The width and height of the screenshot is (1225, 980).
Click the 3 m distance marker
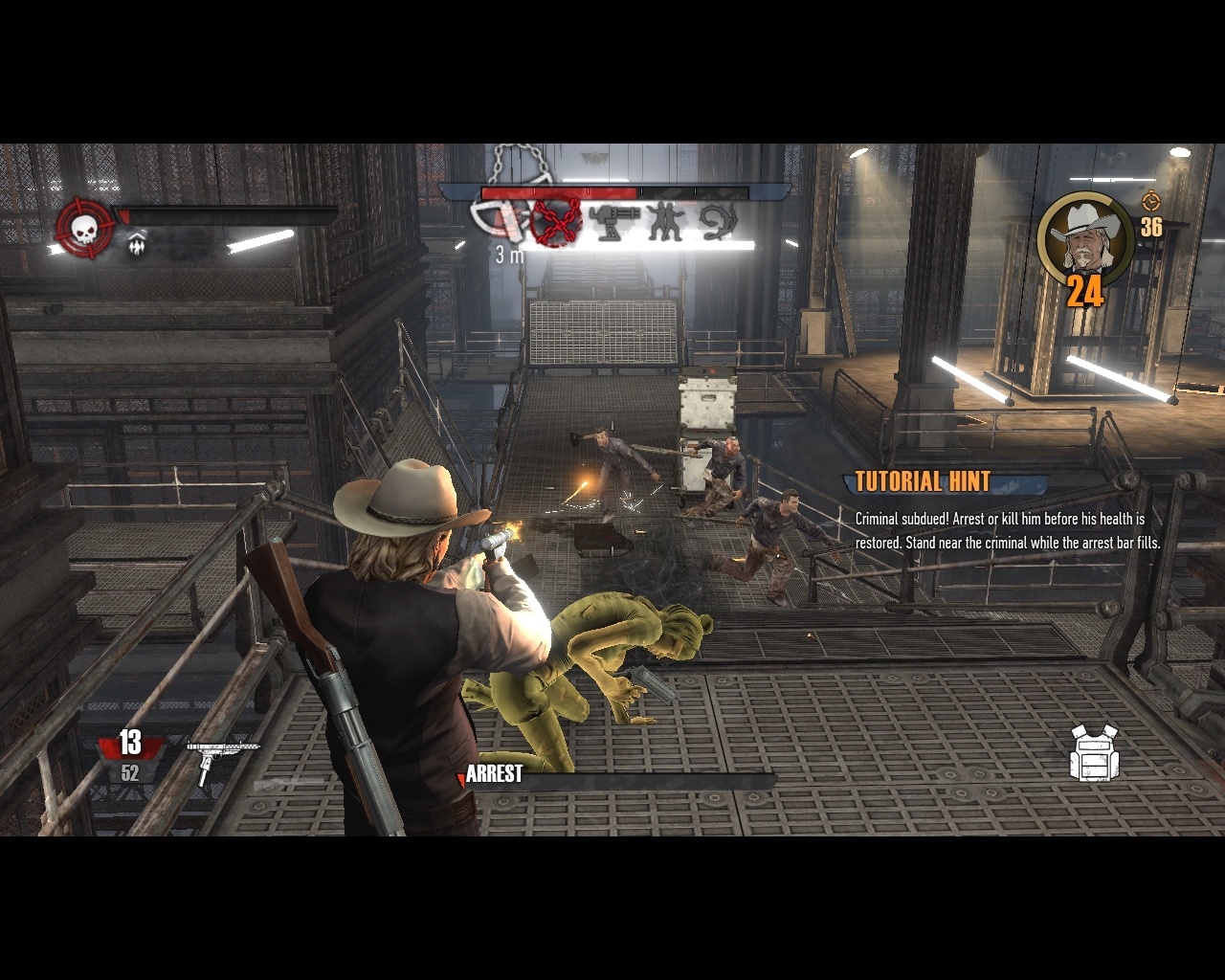507,253
